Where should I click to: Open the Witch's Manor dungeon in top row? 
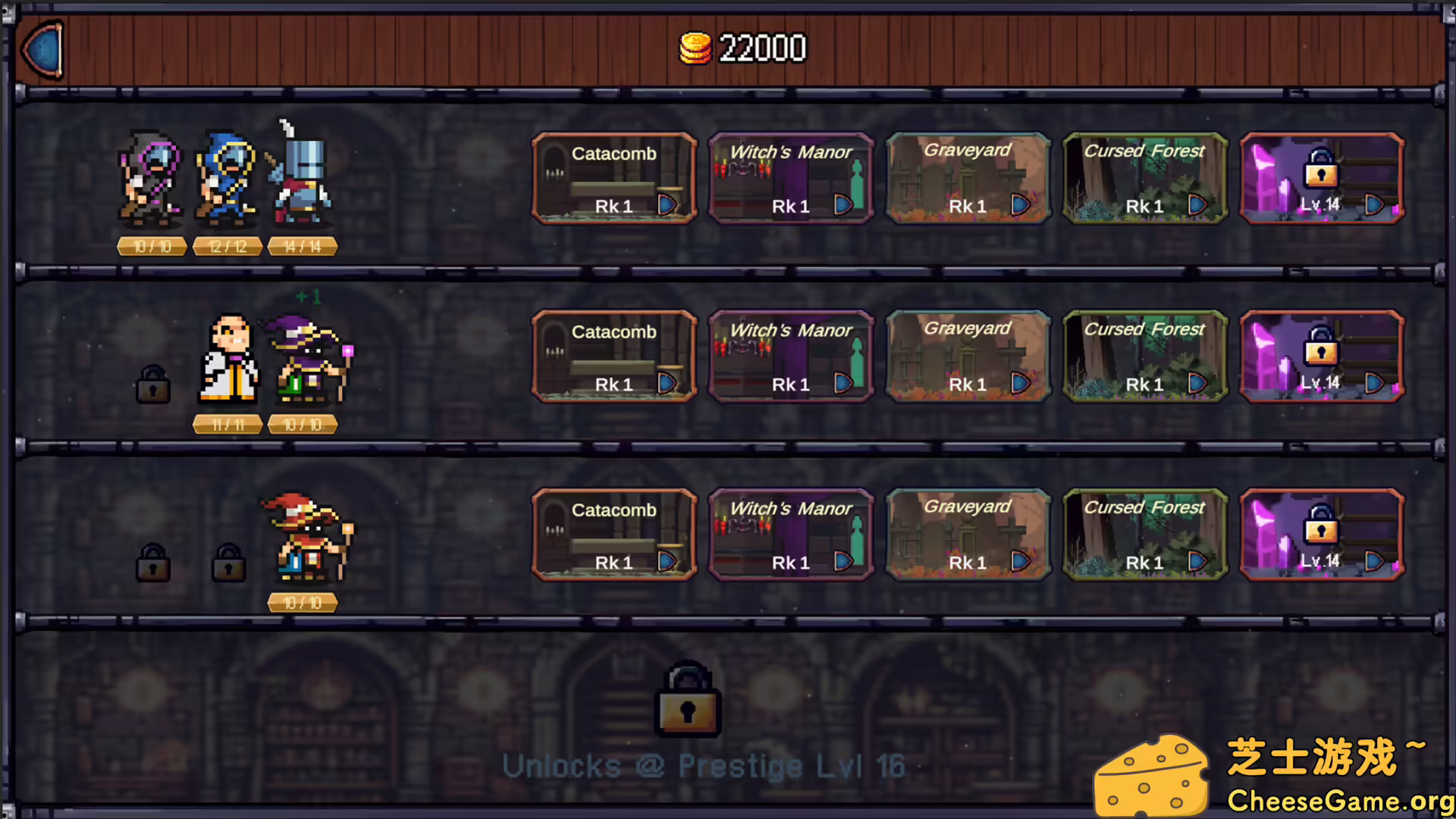click(x=791, y=178)
